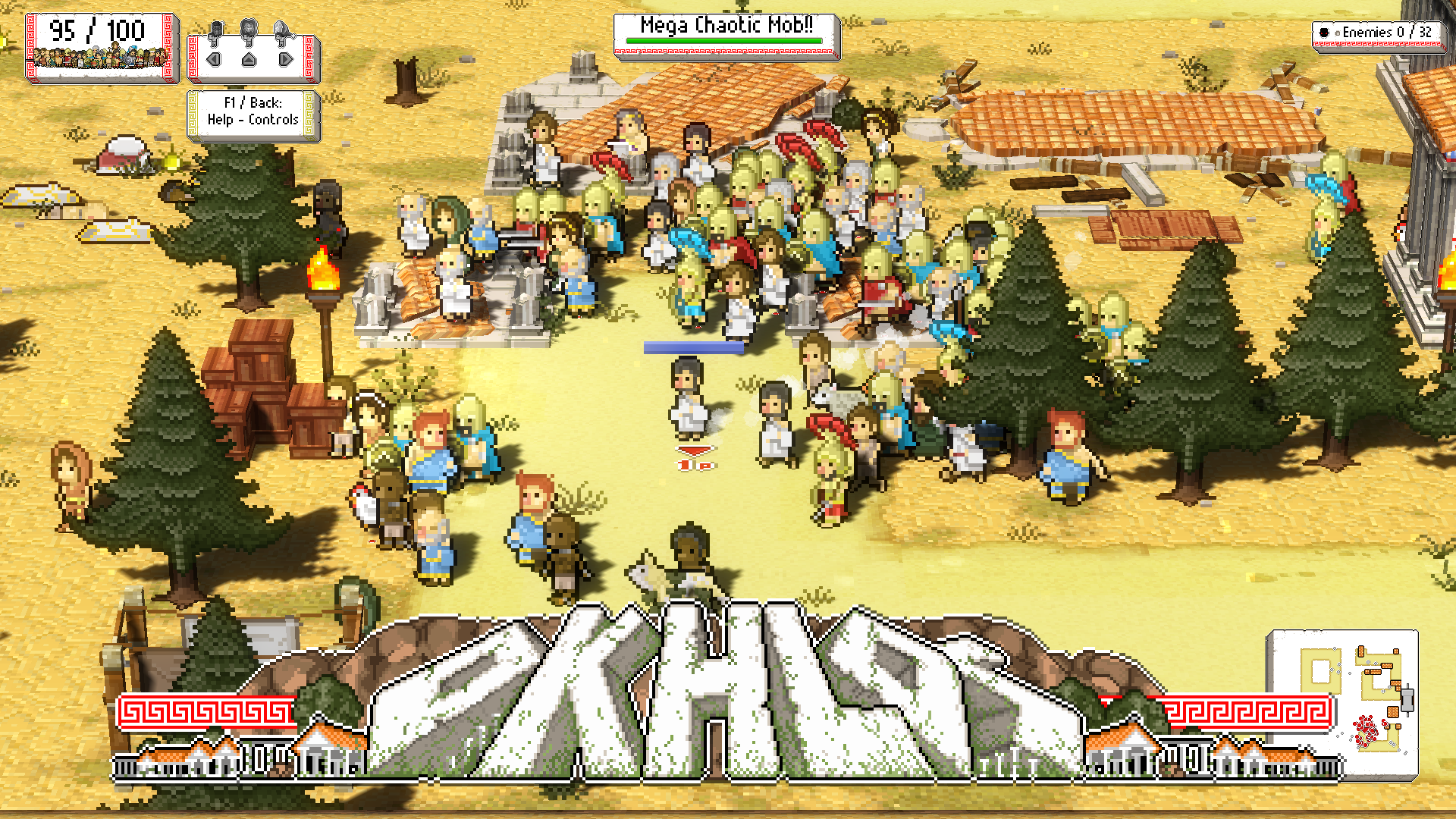Select the boulder throw item icon

[249, 31]
